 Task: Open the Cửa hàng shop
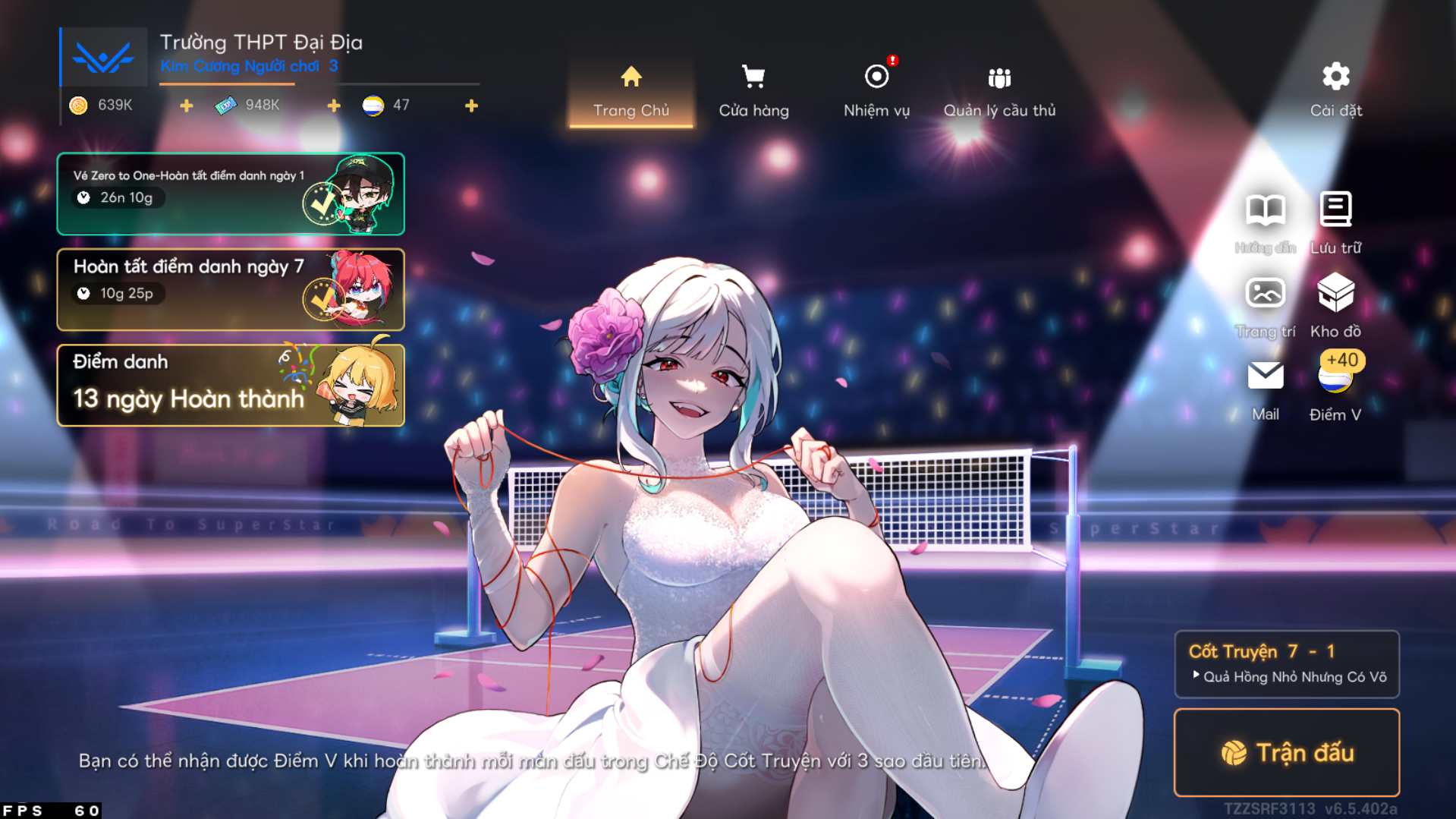(x=753, y=91)
